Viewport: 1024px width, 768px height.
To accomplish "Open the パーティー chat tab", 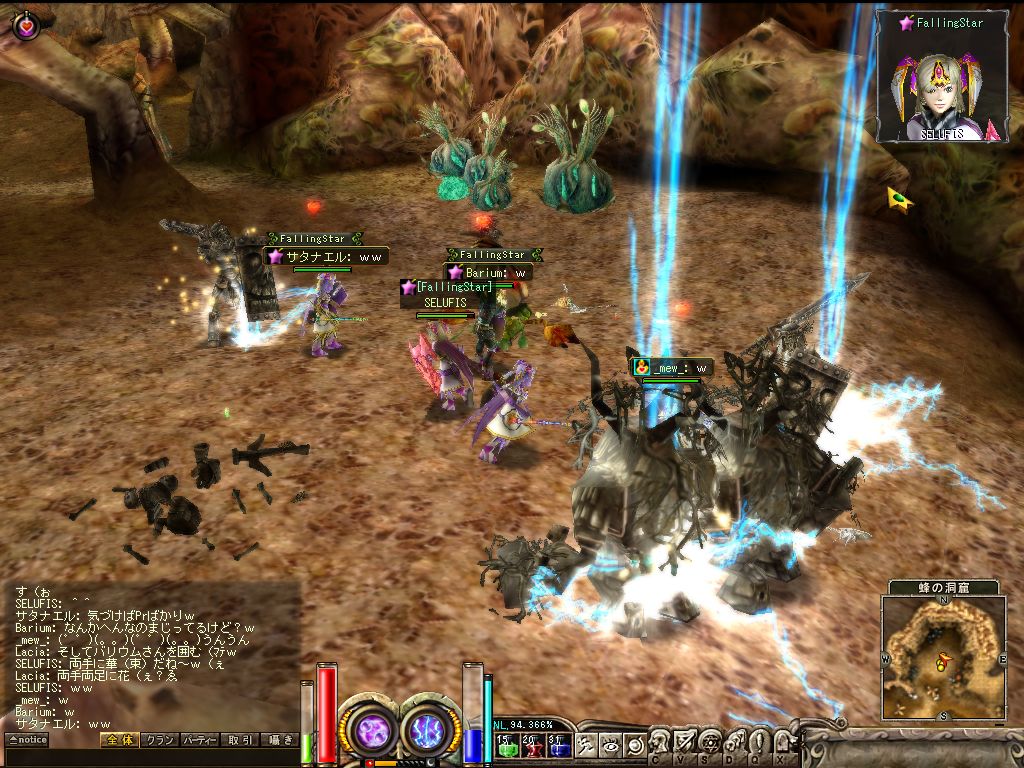I will 199,740.
